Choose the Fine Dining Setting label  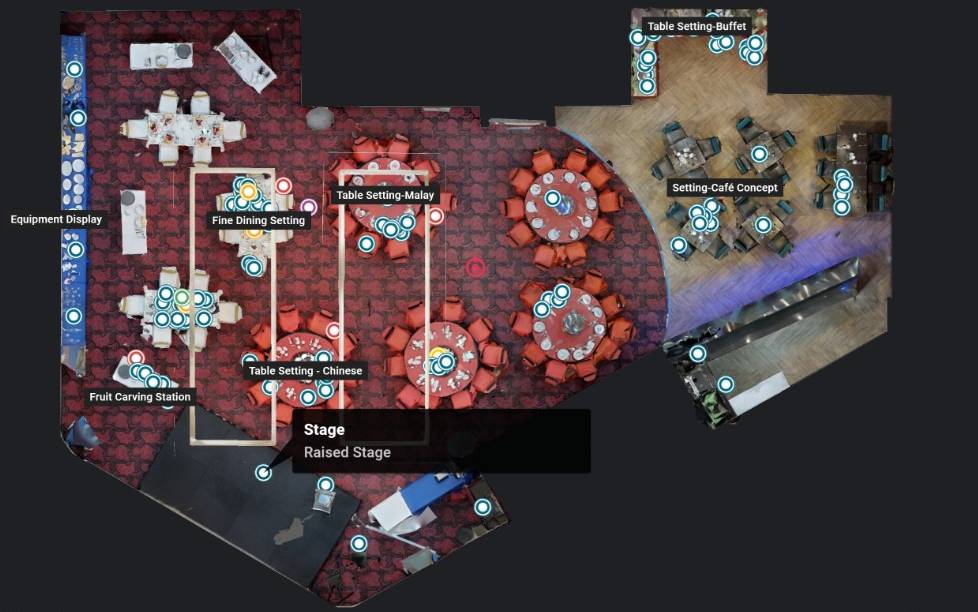tap(258, 220)
